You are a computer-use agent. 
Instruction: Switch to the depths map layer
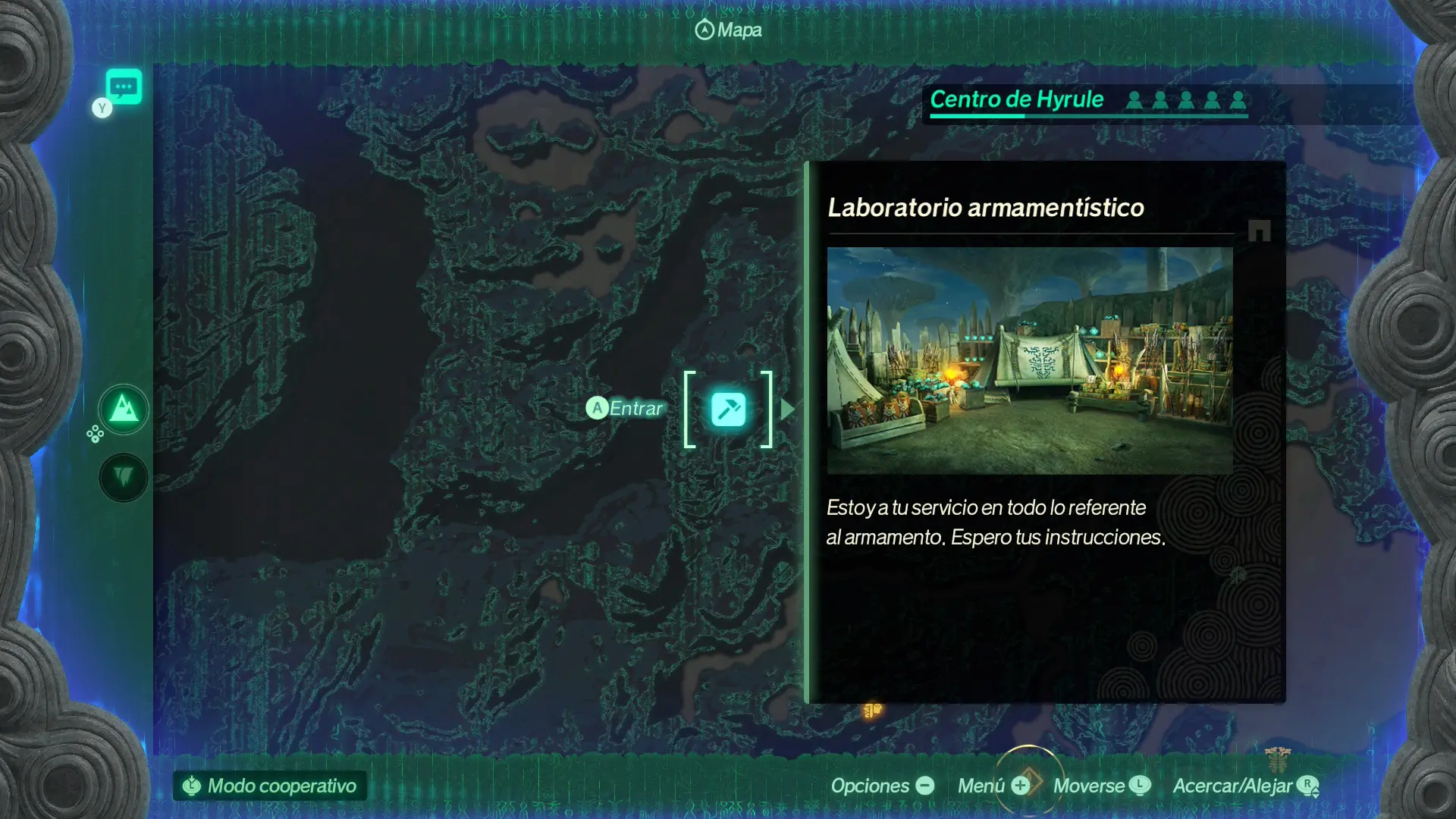click(x=124, y=478)
